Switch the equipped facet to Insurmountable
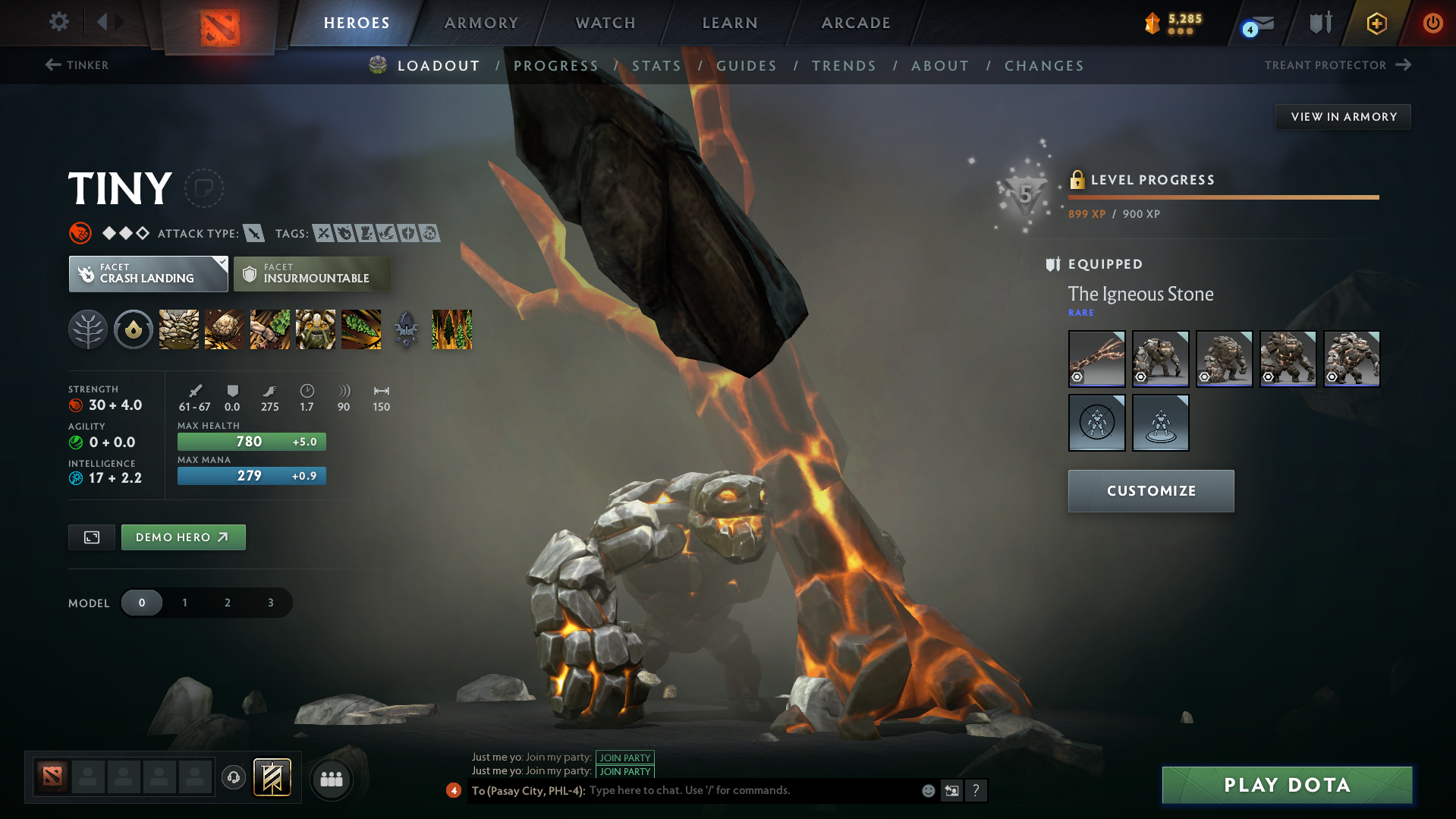 (x=312, y=273)
